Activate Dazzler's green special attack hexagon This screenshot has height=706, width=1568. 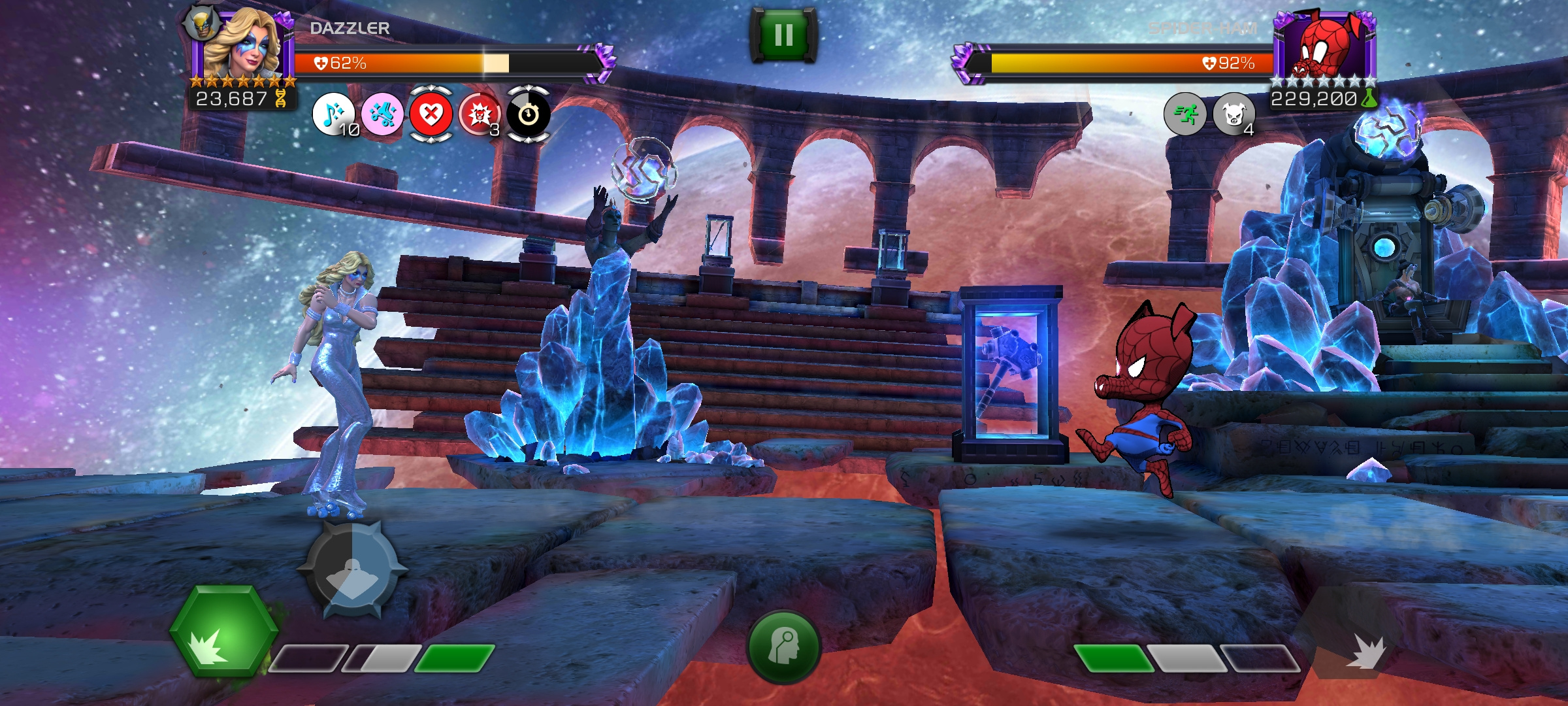[223, 631]
